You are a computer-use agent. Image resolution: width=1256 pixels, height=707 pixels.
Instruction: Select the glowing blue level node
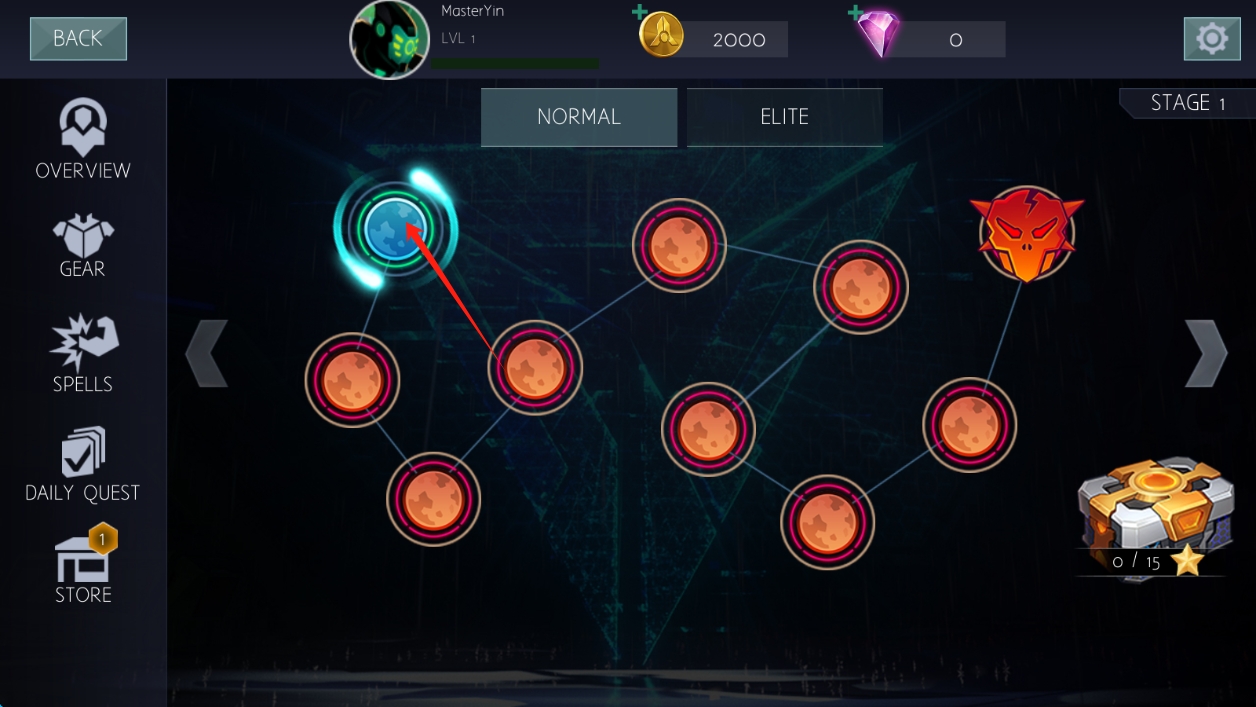click(x=395, y=229)
